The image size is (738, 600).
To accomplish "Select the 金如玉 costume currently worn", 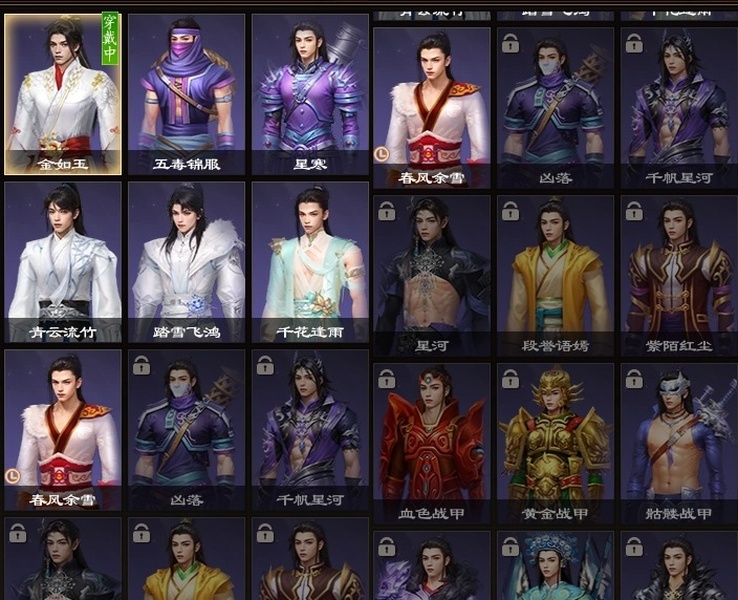I will click(x=63, y=95).
